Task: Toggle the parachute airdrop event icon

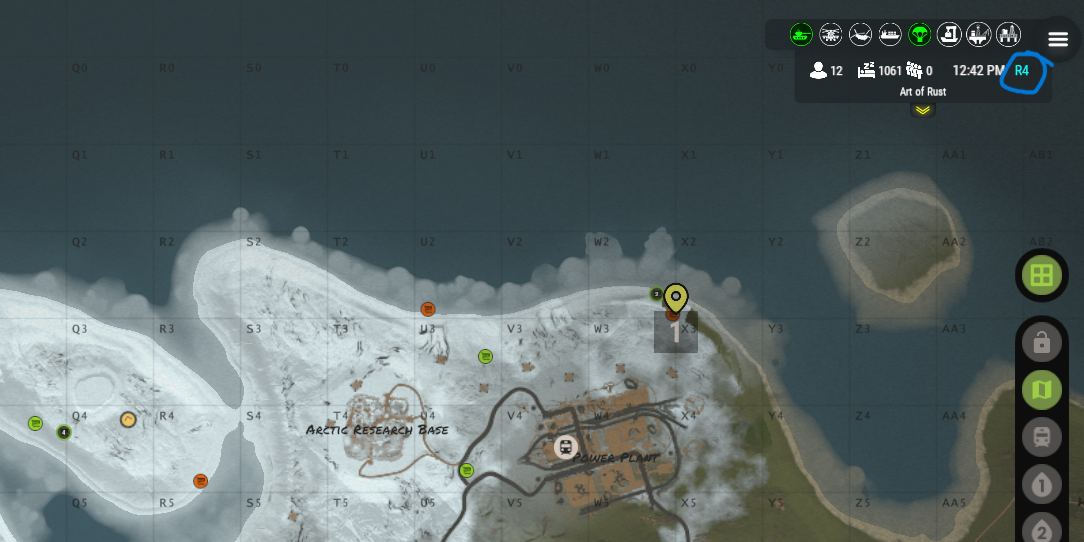Action: tap(920, 35)
